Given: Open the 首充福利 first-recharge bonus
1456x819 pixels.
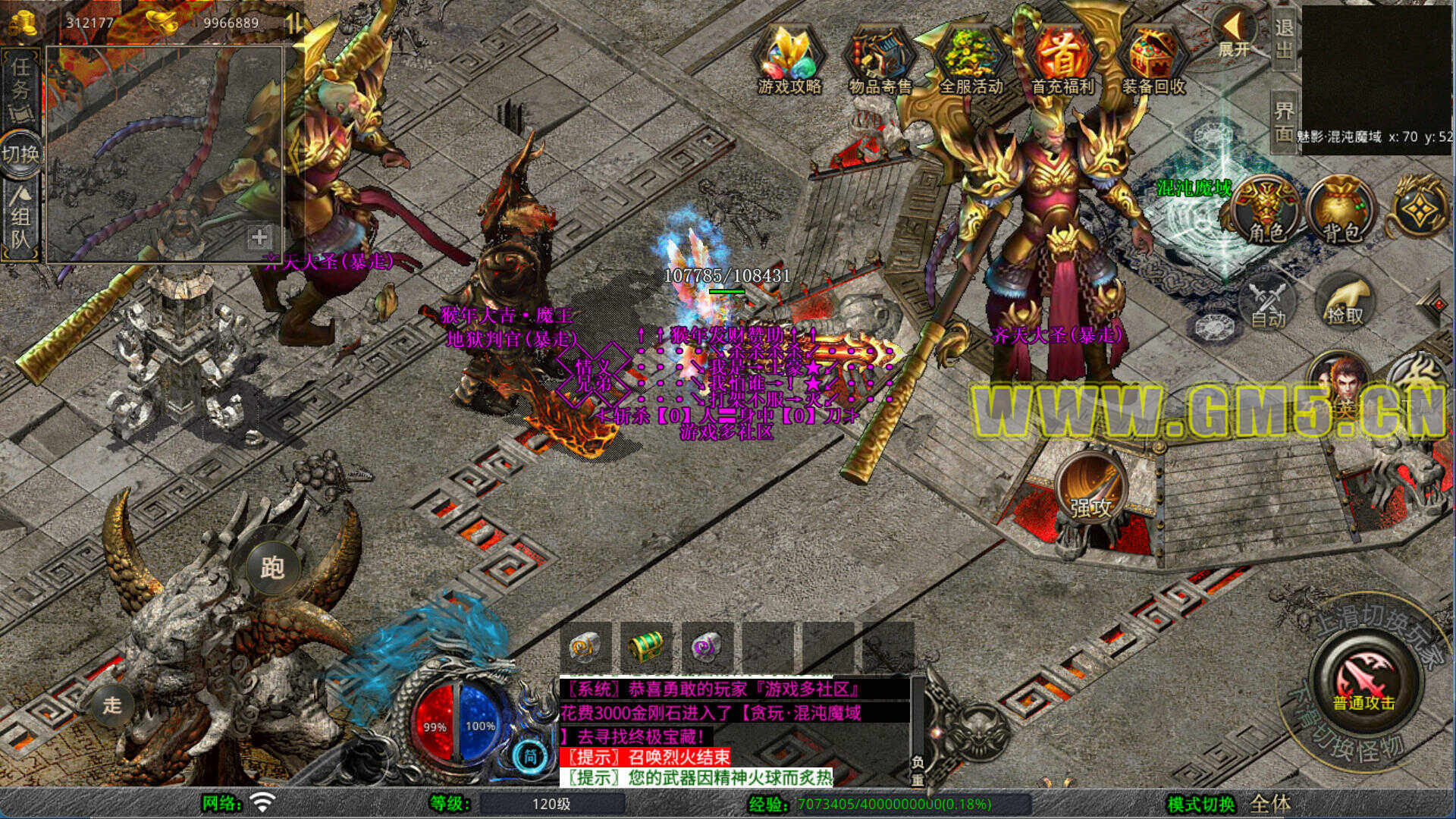Looking at the screenshot, I should pos(1062,61).
